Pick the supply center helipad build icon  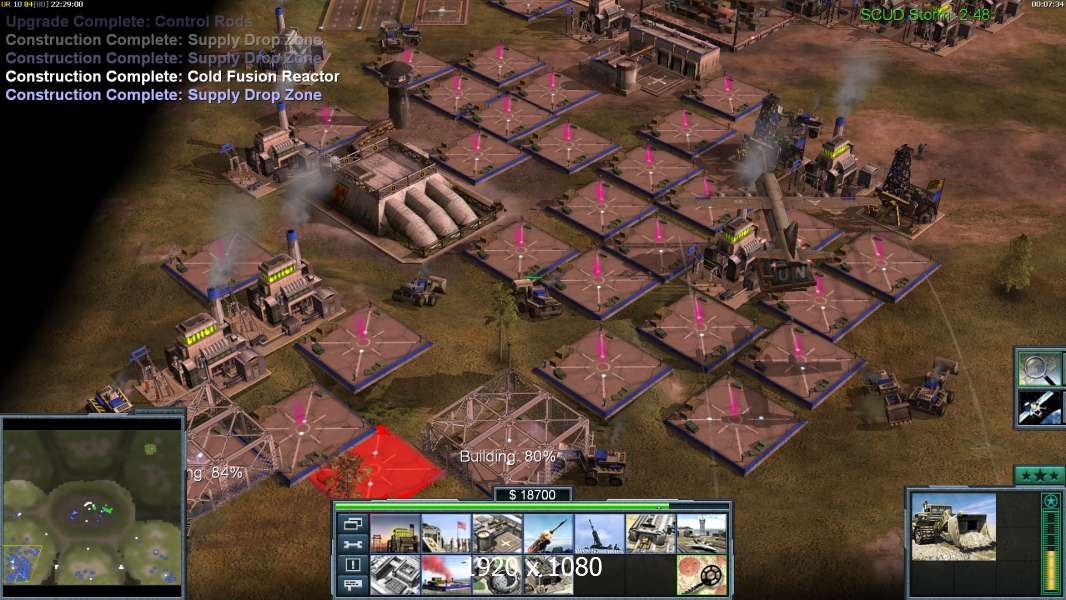[x=497, y=533]
